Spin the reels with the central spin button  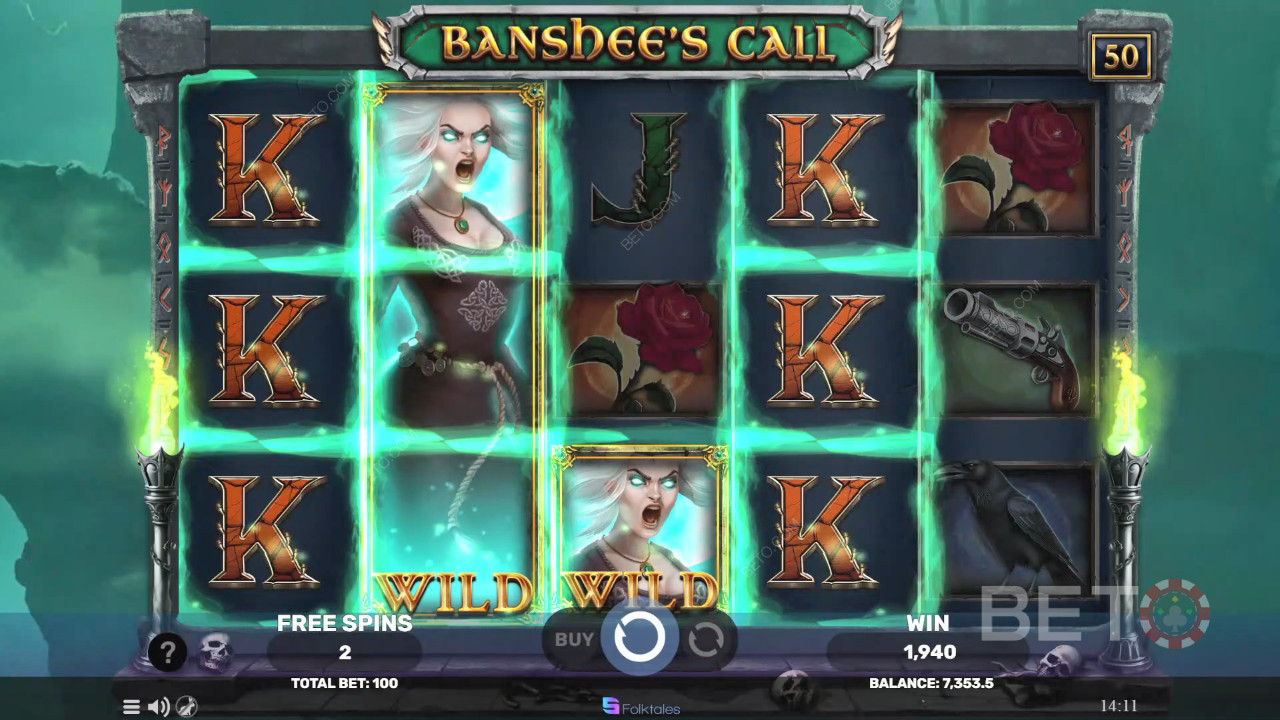639,636
